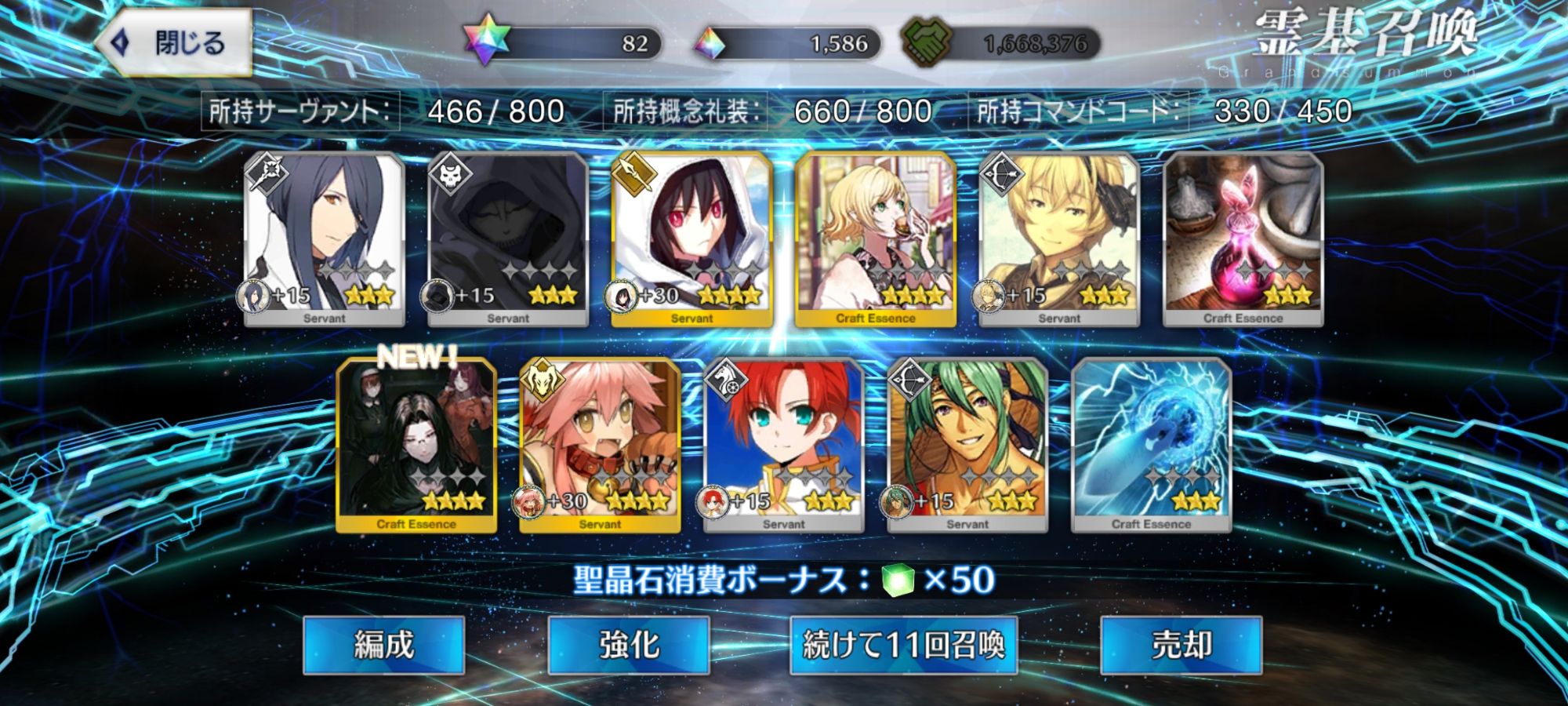Inspect the green-haired archer servant card
The width and height of the screenshot is (1568, 706).
[967, 446]
